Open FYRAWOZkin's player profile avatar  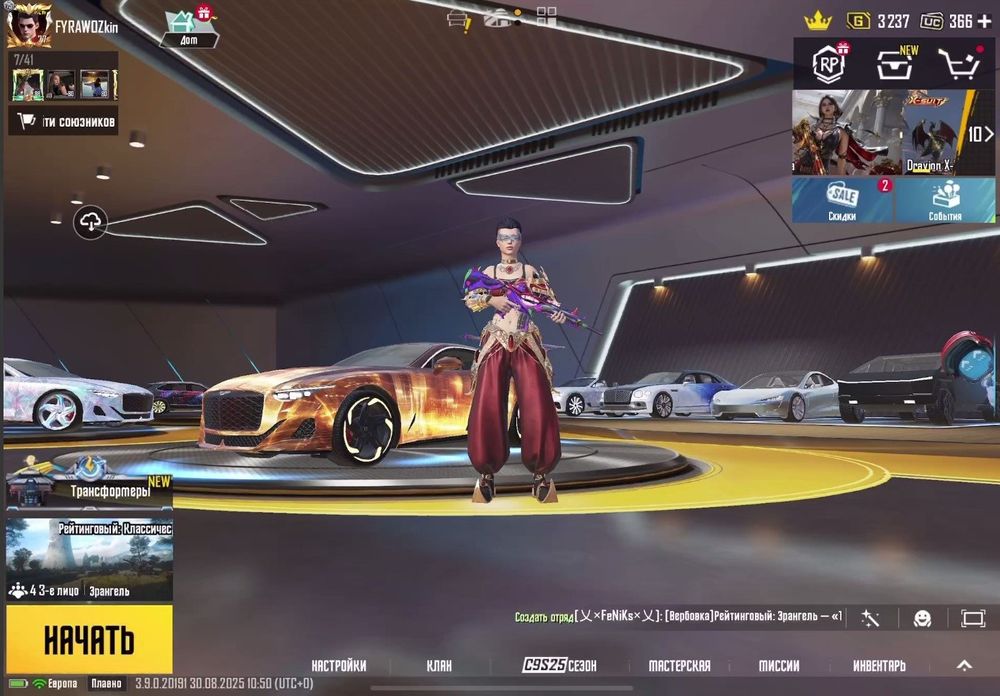click(x=28, y=24)
